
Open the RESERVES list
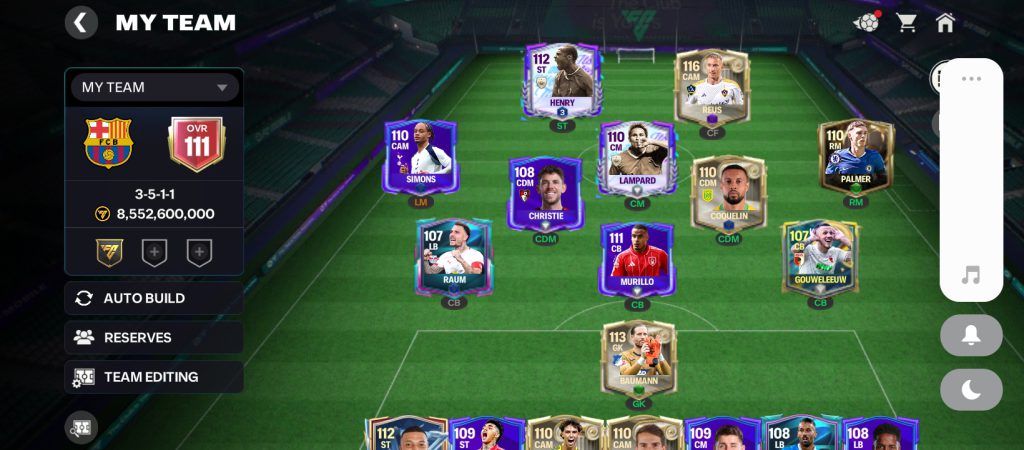(x=154, y=338)
